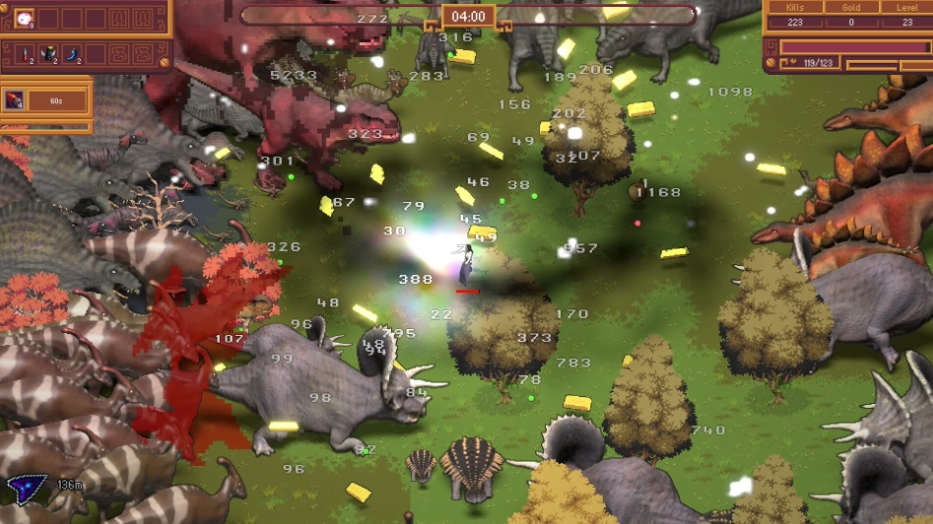The image size is (933, 524).
Task: Click the winged black bottle item slot
Action: coord(48,54)
